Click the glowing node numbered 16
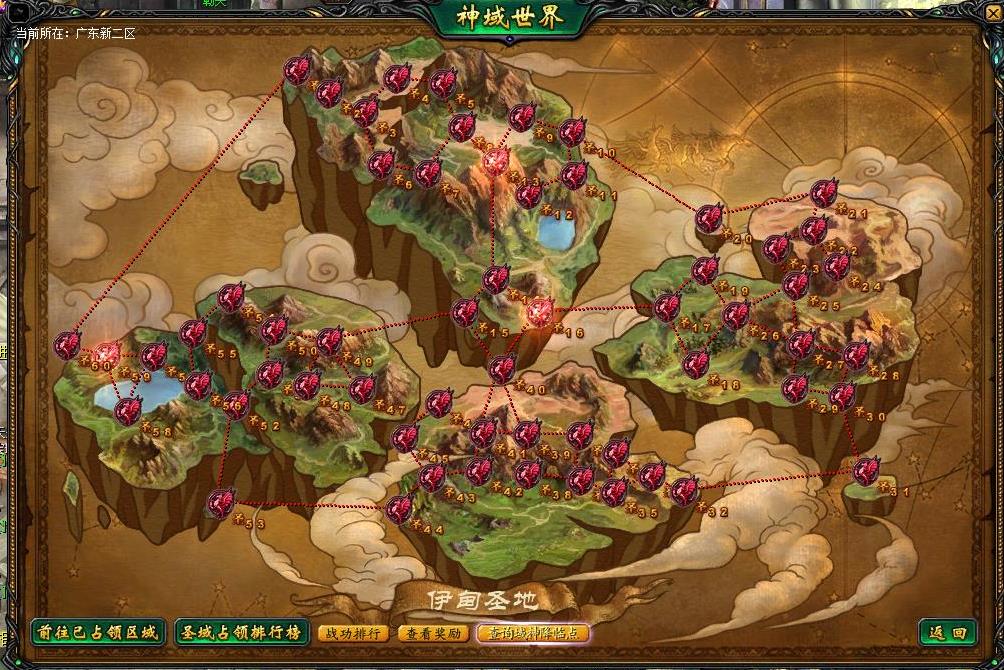The height and width of the screenshot is (670, 1004). pyautogui.click(x=540, y=313)
